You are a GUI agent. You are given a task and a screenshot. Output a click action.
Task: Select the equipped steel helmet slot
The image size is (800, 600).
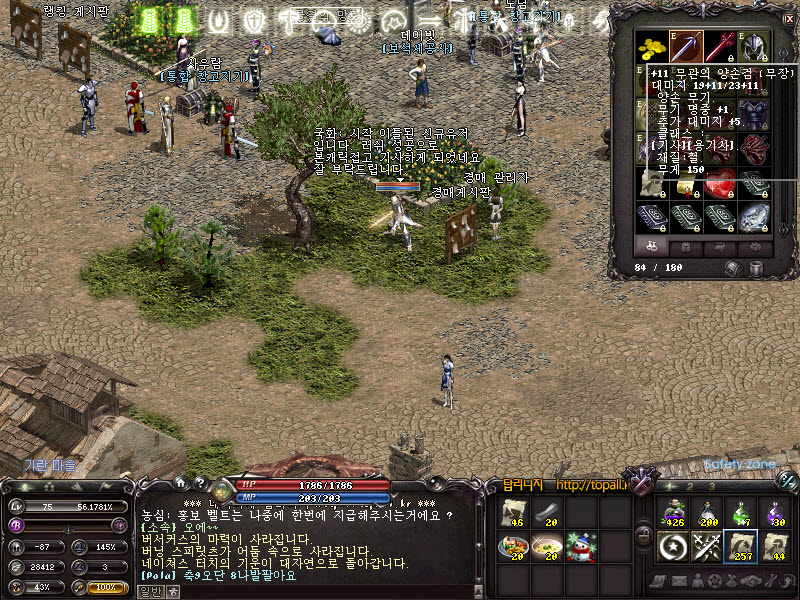point(753,47)
